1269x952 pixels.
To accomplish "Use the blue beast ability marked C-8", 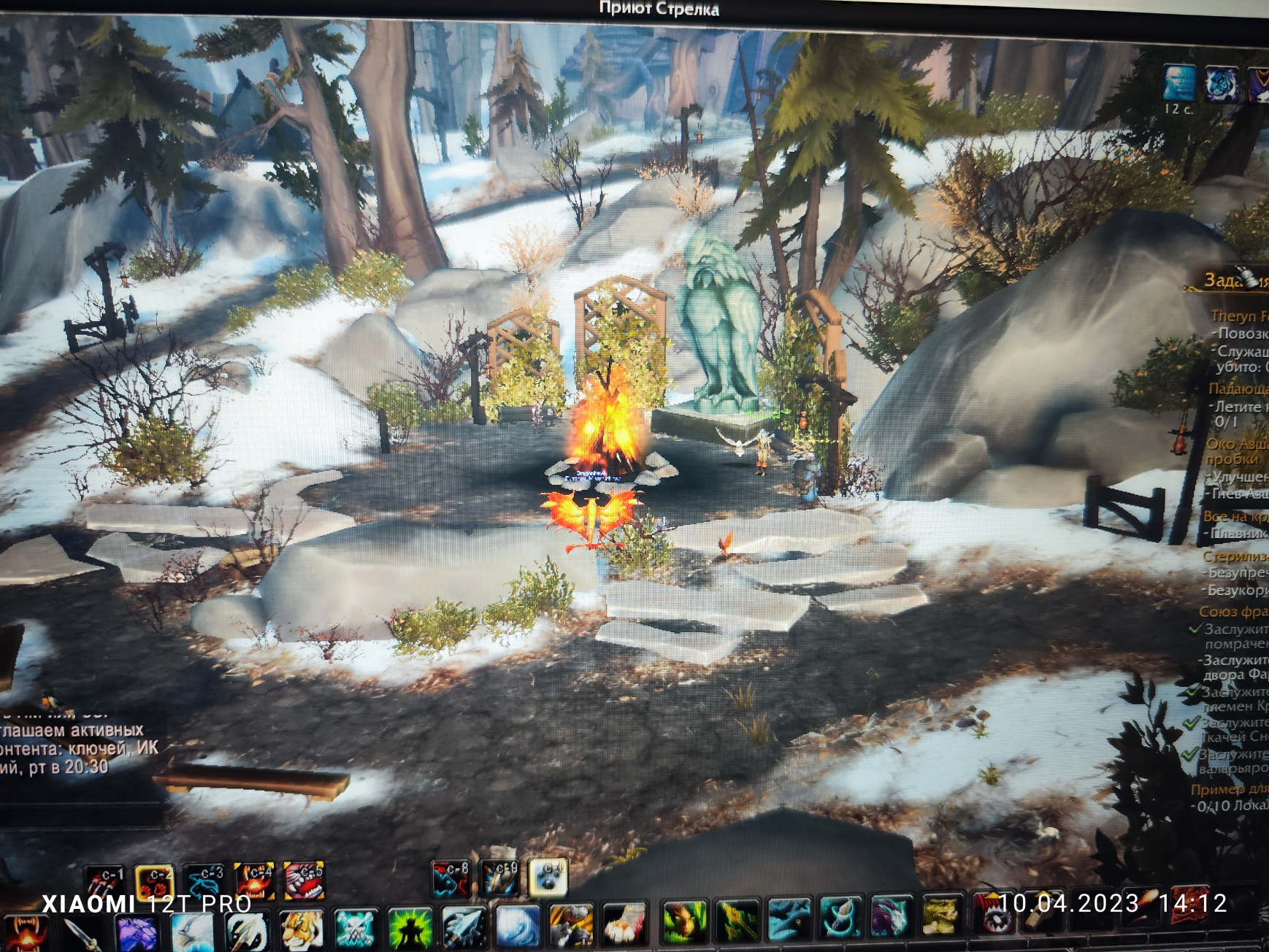I will coord(451,878).
